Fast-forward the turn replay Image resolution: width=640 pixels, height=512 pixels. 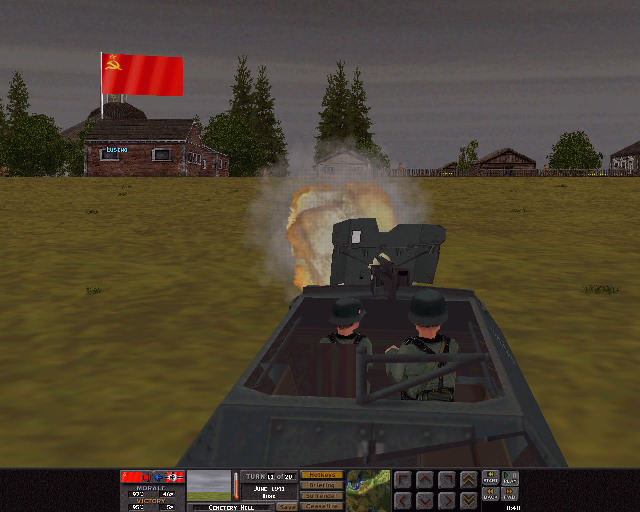click(511, 495)
